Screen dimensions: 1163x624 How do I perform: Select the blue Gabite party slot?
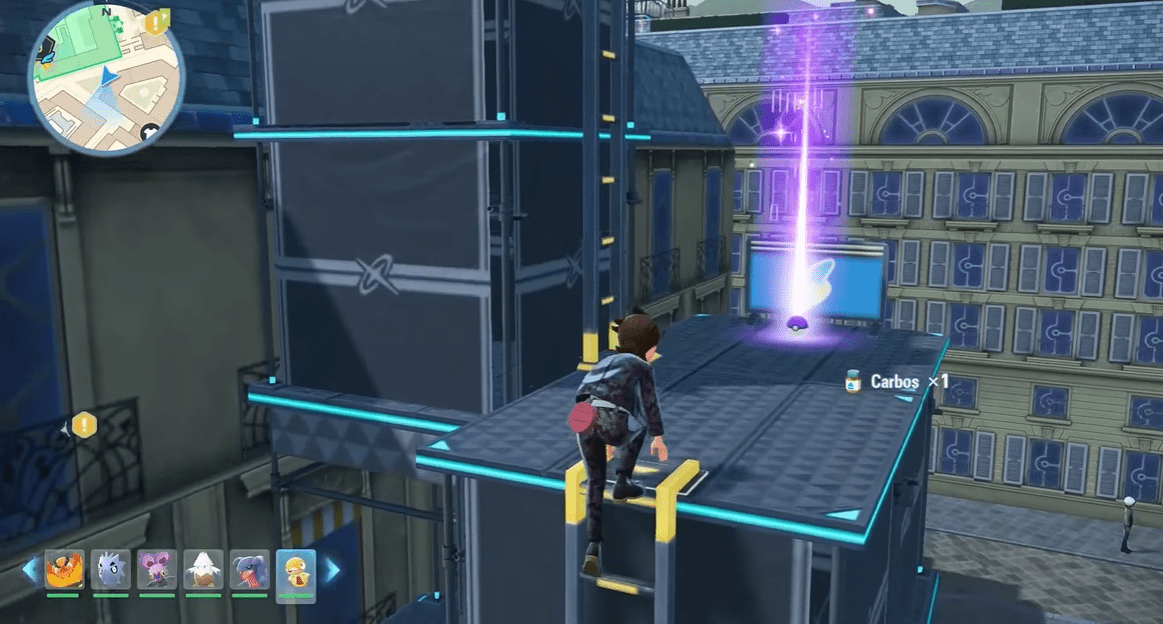[x=249, y=570]
